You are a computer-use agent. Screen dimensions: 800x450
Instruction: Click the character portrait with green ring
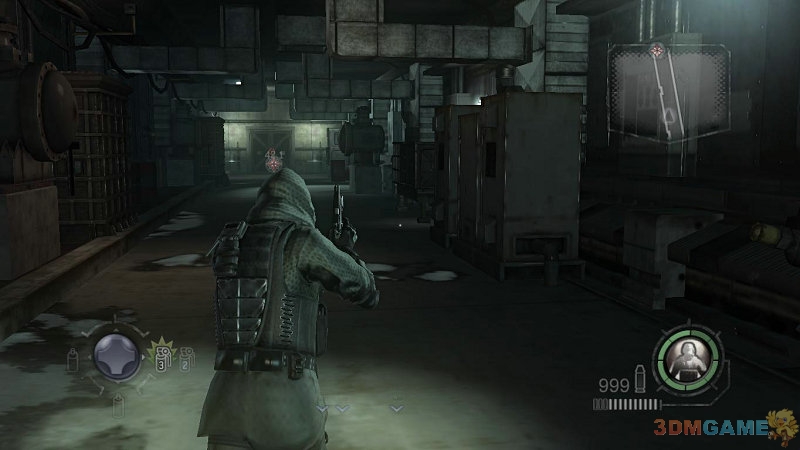tap(686, 358)
